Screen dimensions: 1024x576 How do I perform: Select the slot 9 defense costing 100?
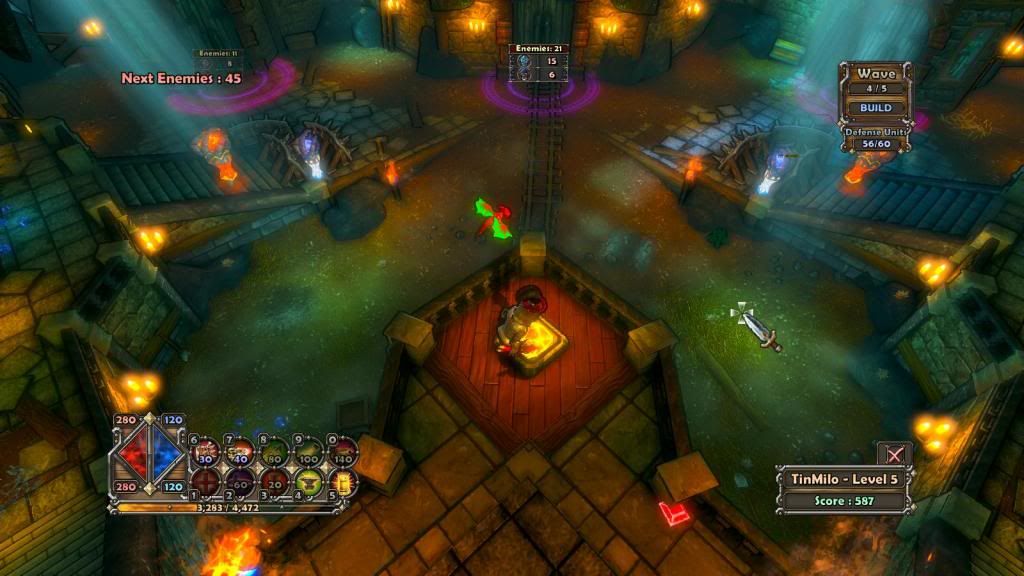click(x=309, y=451)
